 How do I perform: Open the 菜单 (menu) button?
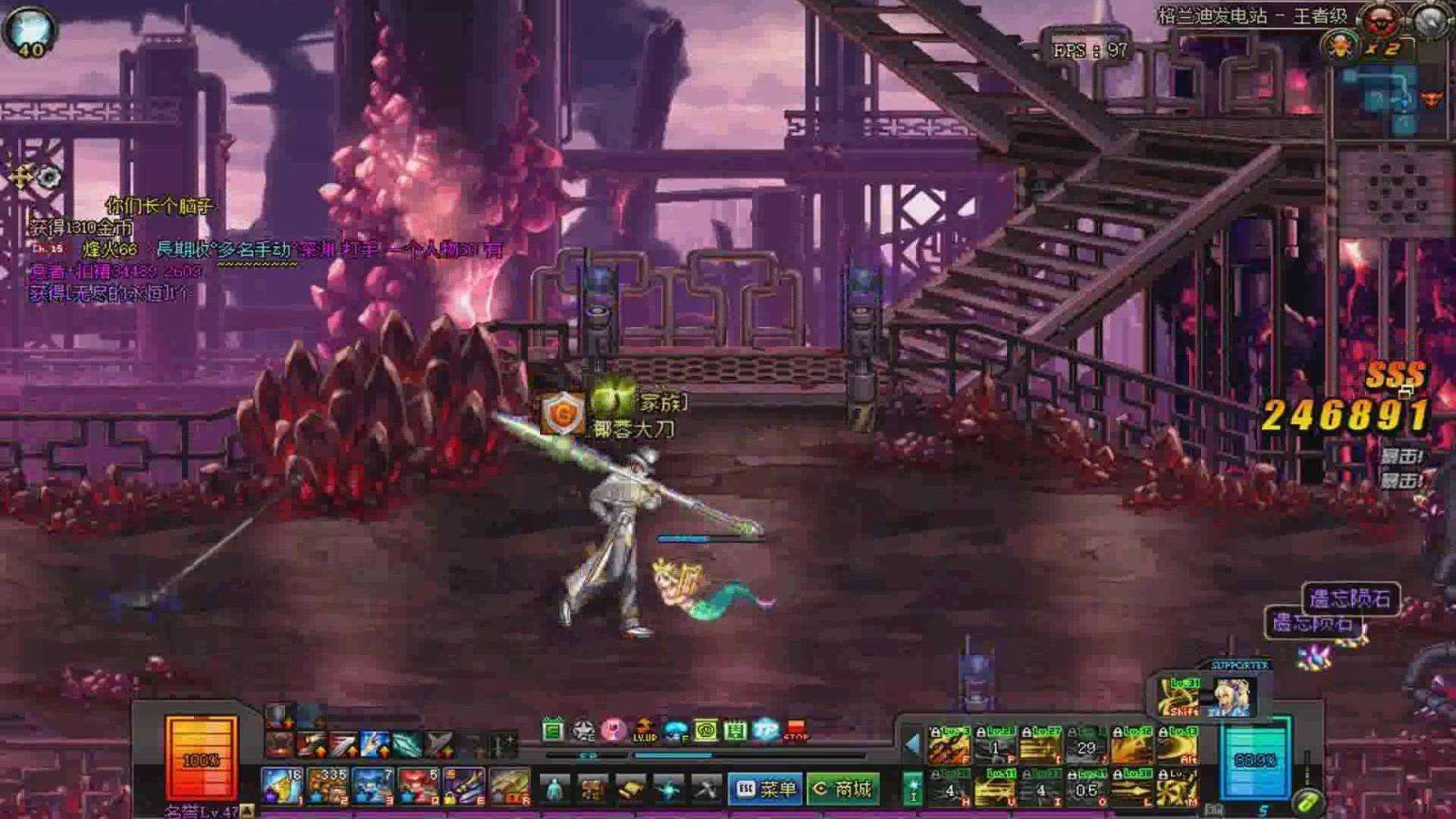(x=764, y=789)
